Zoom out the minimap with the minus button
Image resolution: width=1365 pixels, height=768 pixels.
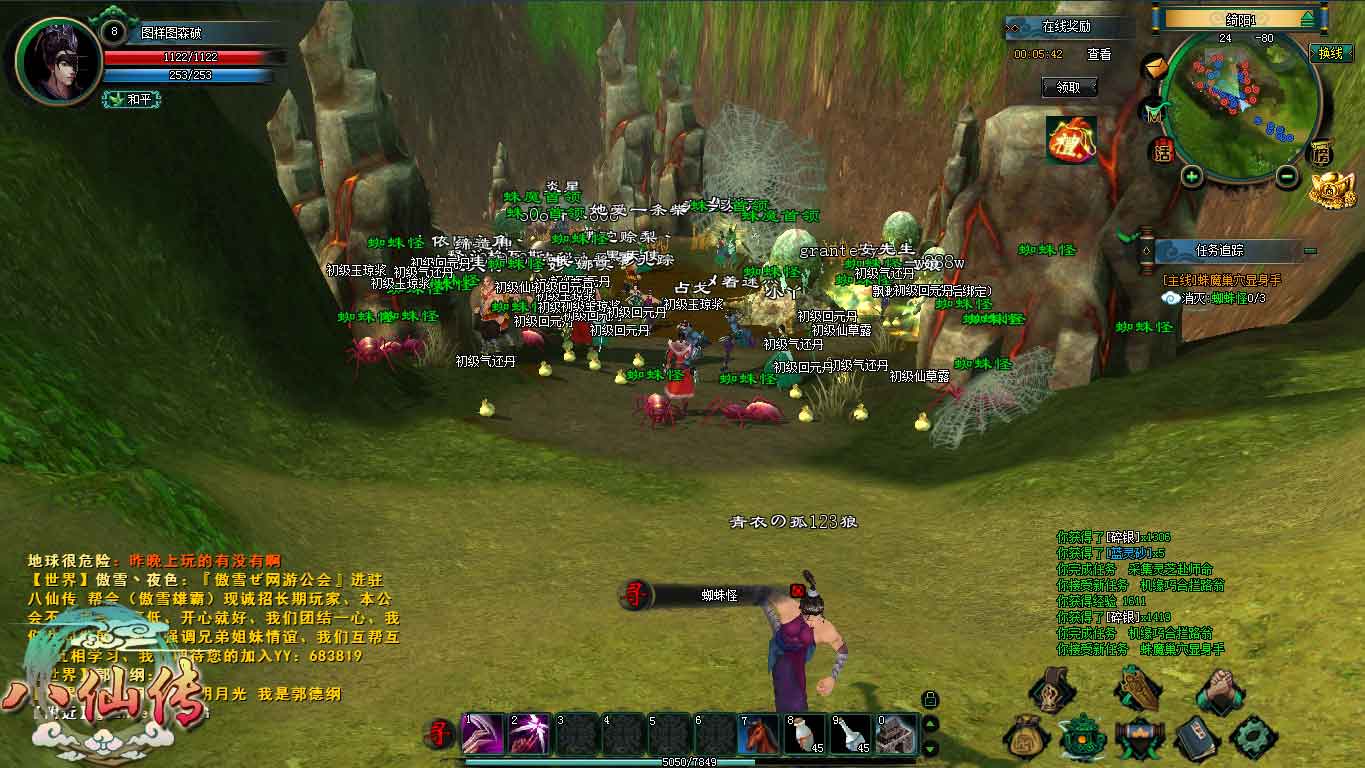pos(1288,177)
